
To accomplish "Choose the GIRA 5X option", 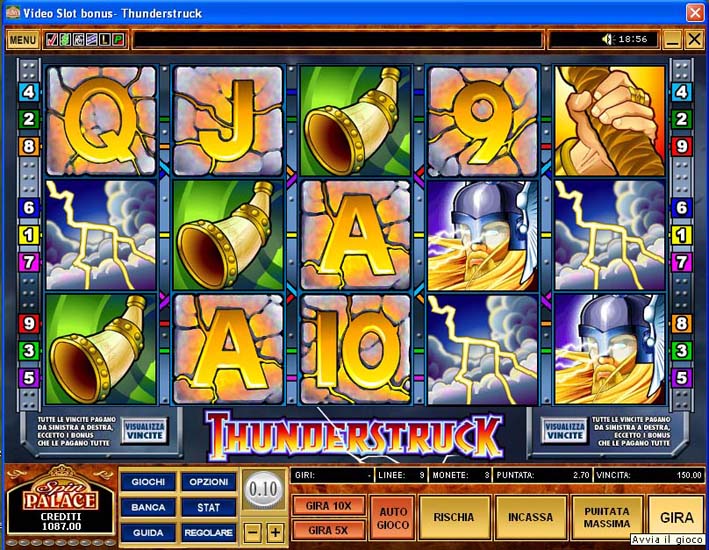I will 329,530.
